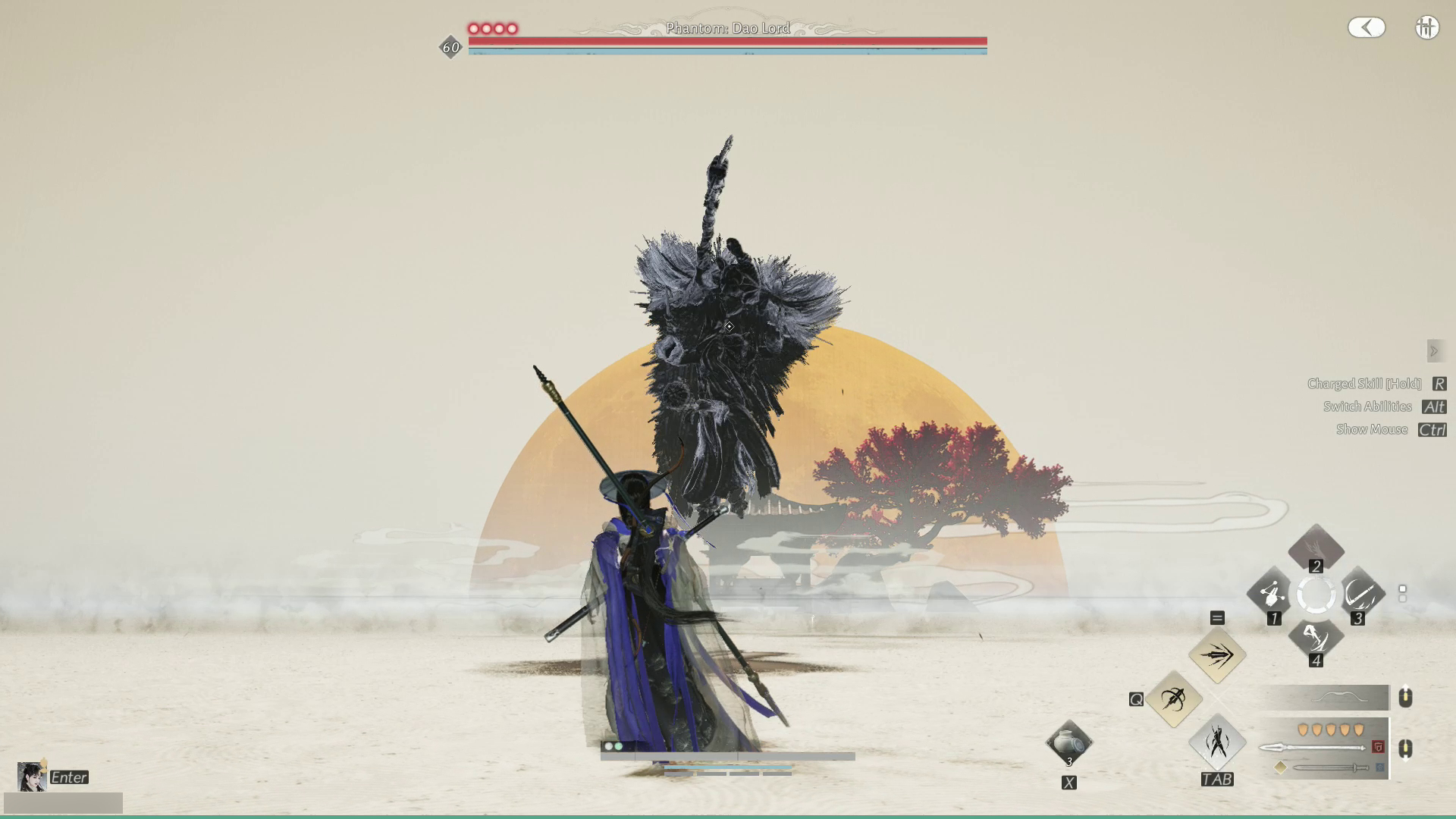Select the character portrait beside Enter
Image resolution: width=1456 pixels, height=819 pixels.
[30, 777]
